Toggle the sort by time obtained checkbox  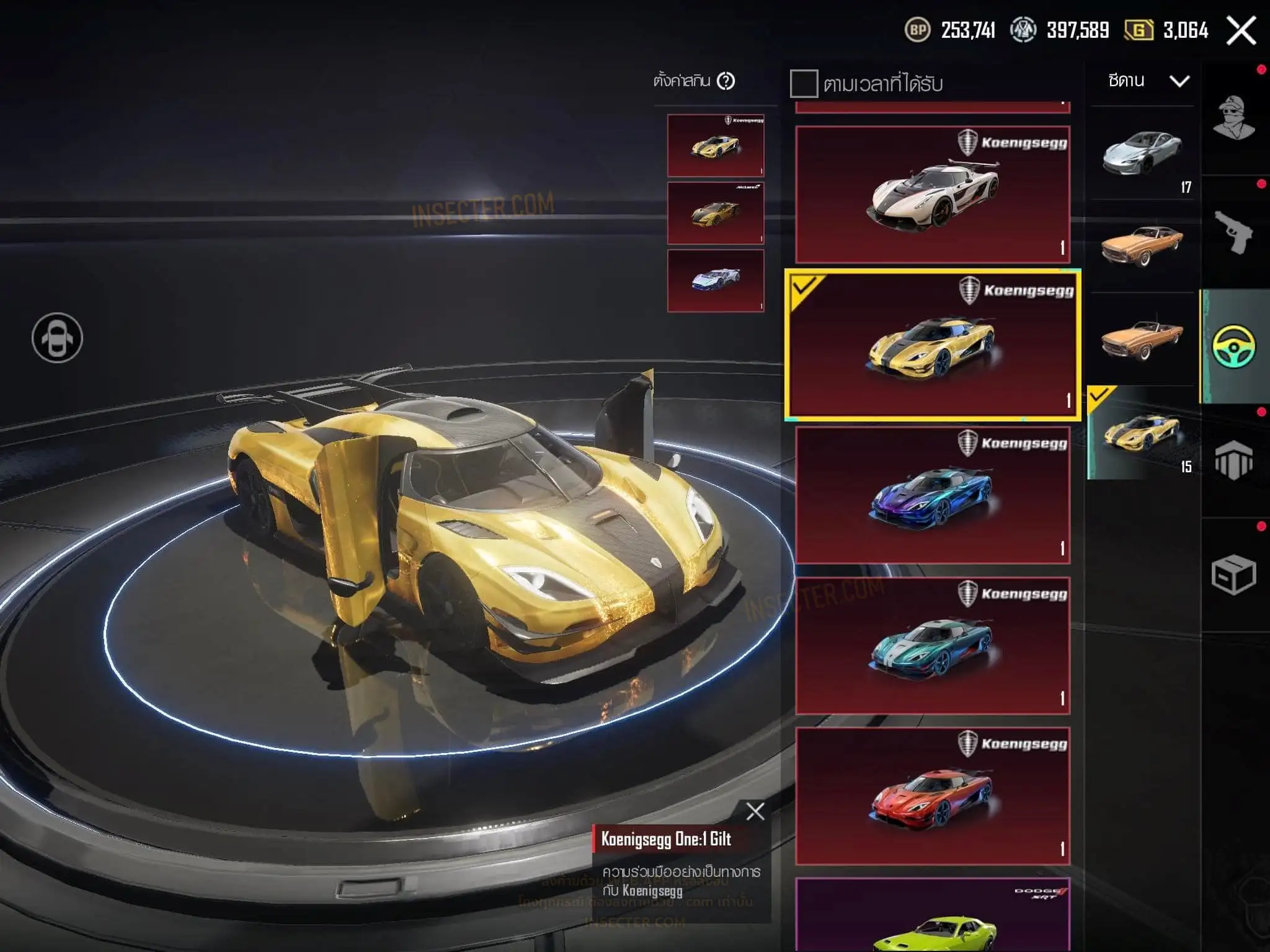pos(804,84)
